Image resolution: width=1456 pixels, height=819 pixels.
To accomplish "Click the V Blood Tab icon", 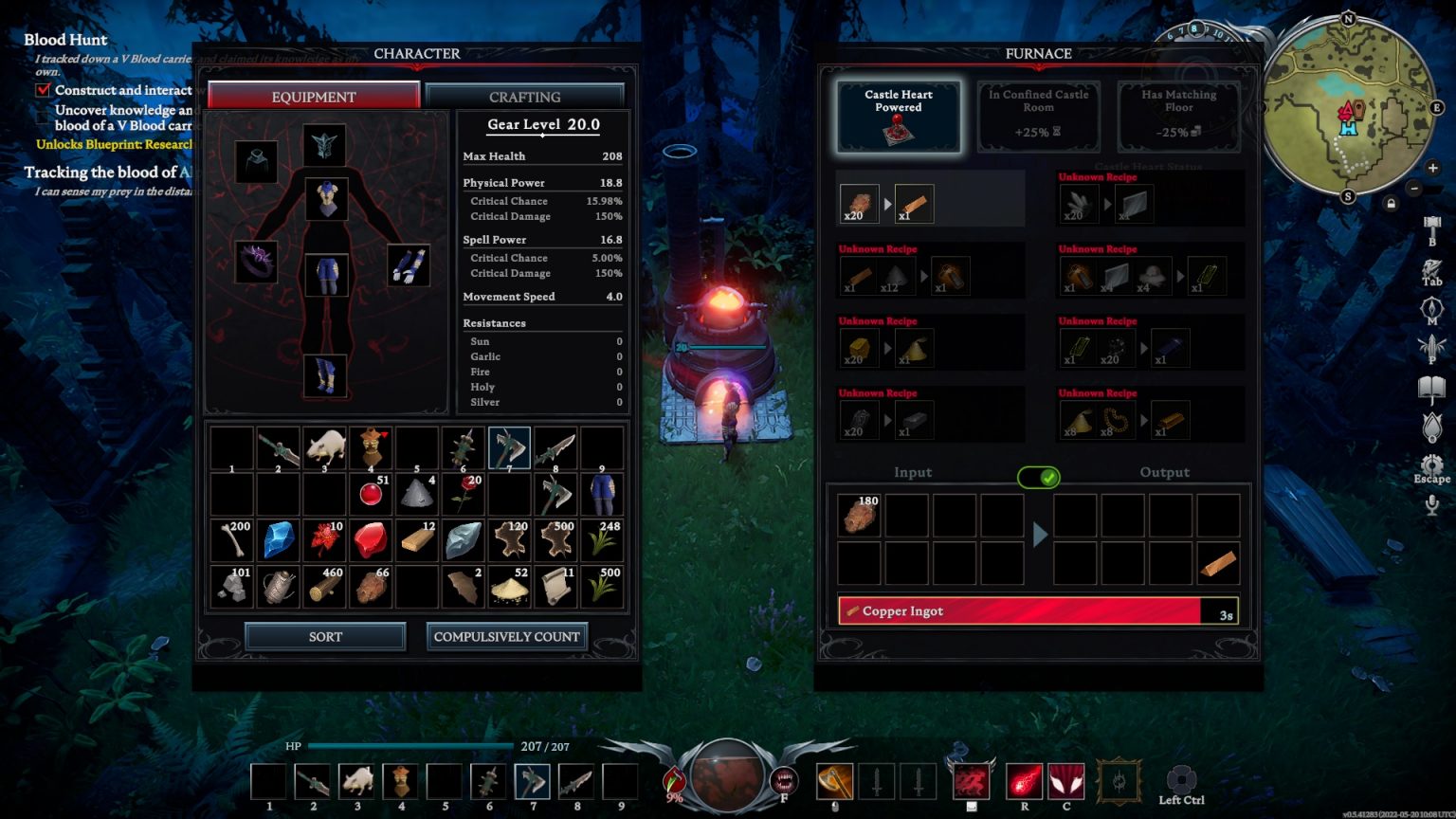I will tap(1431, 268).
